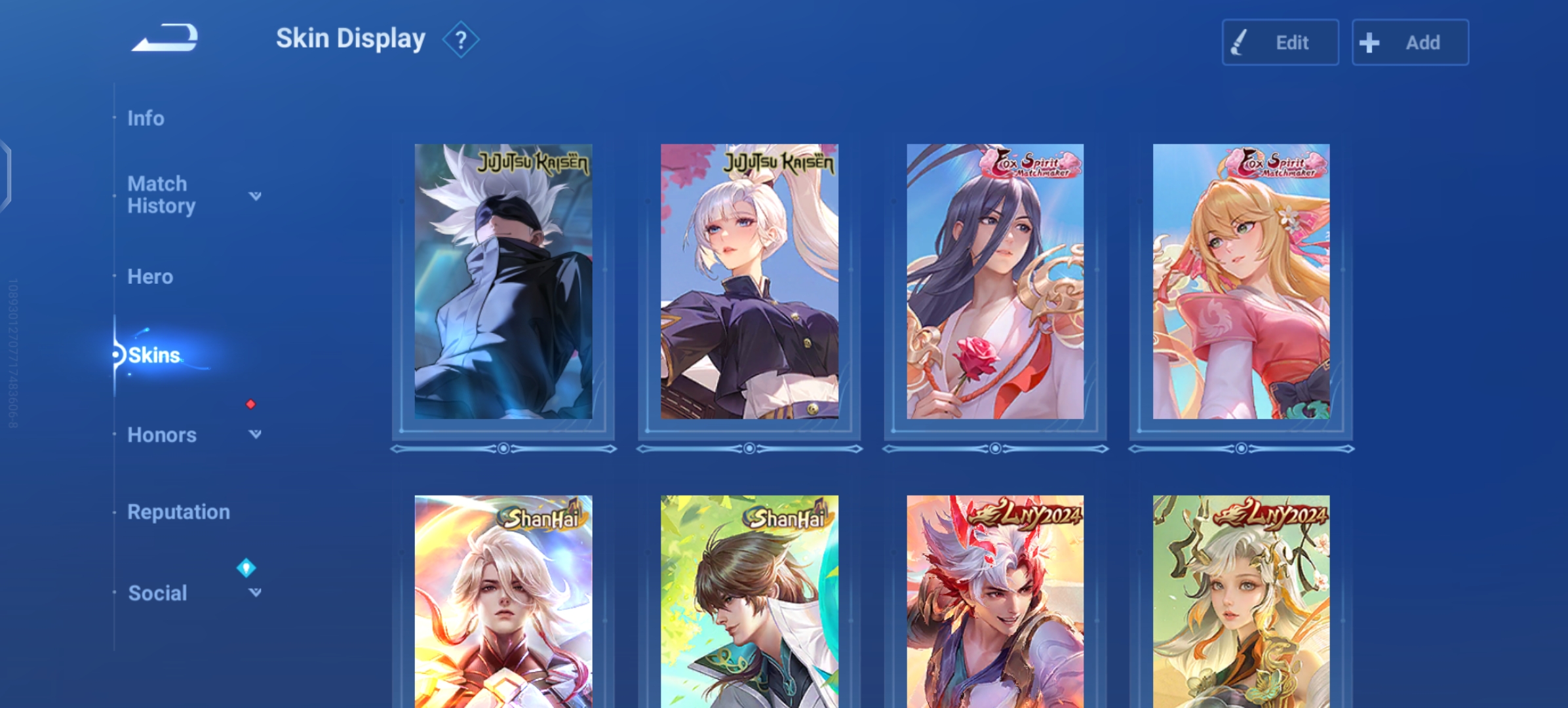Expand the Match History dropdown arrow
1568x708 pixels.
(x=255, y=195)
